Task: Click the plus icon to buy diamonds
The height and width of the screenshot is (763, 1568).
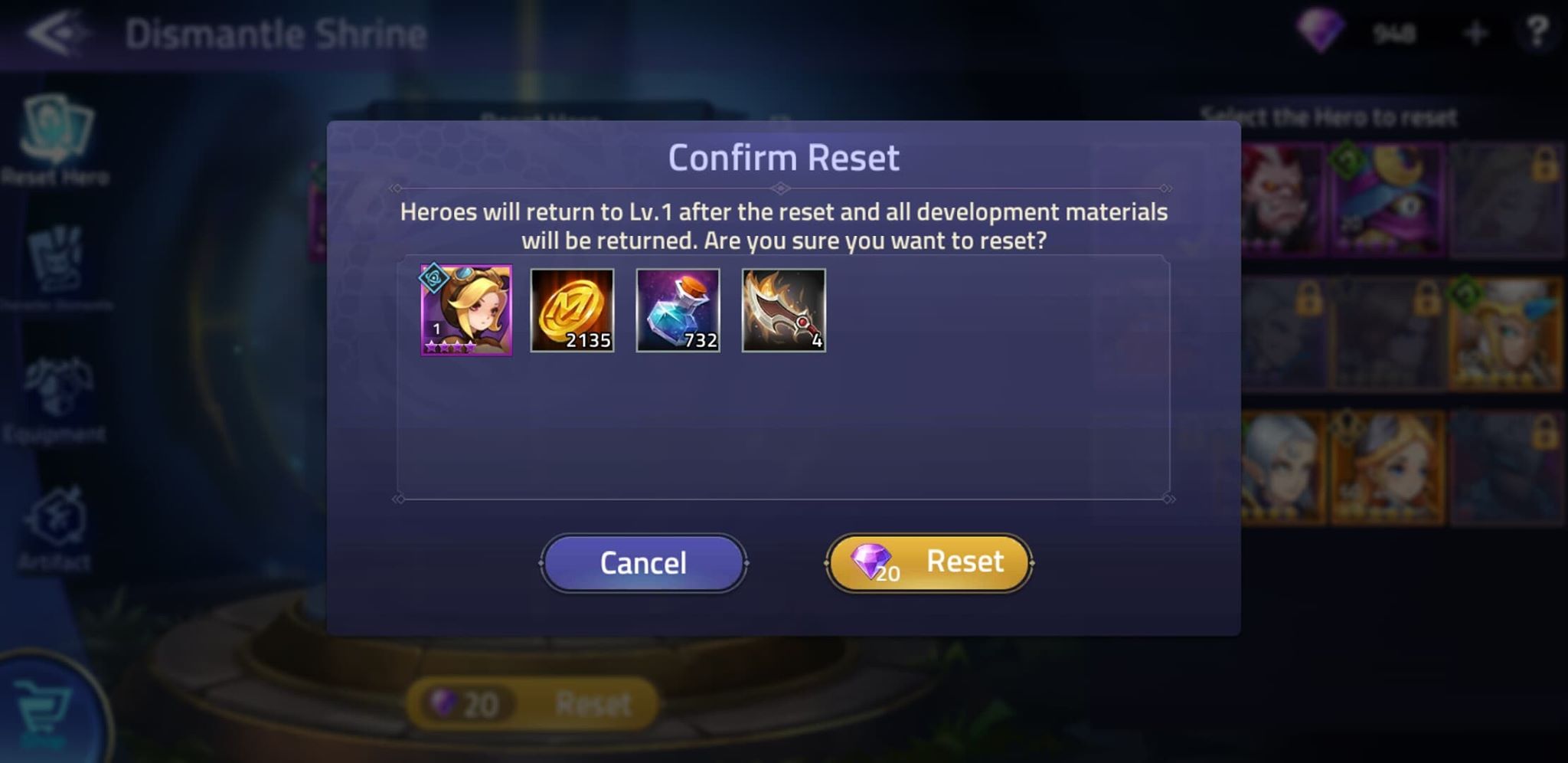Action: click(x=1474, y=31)
